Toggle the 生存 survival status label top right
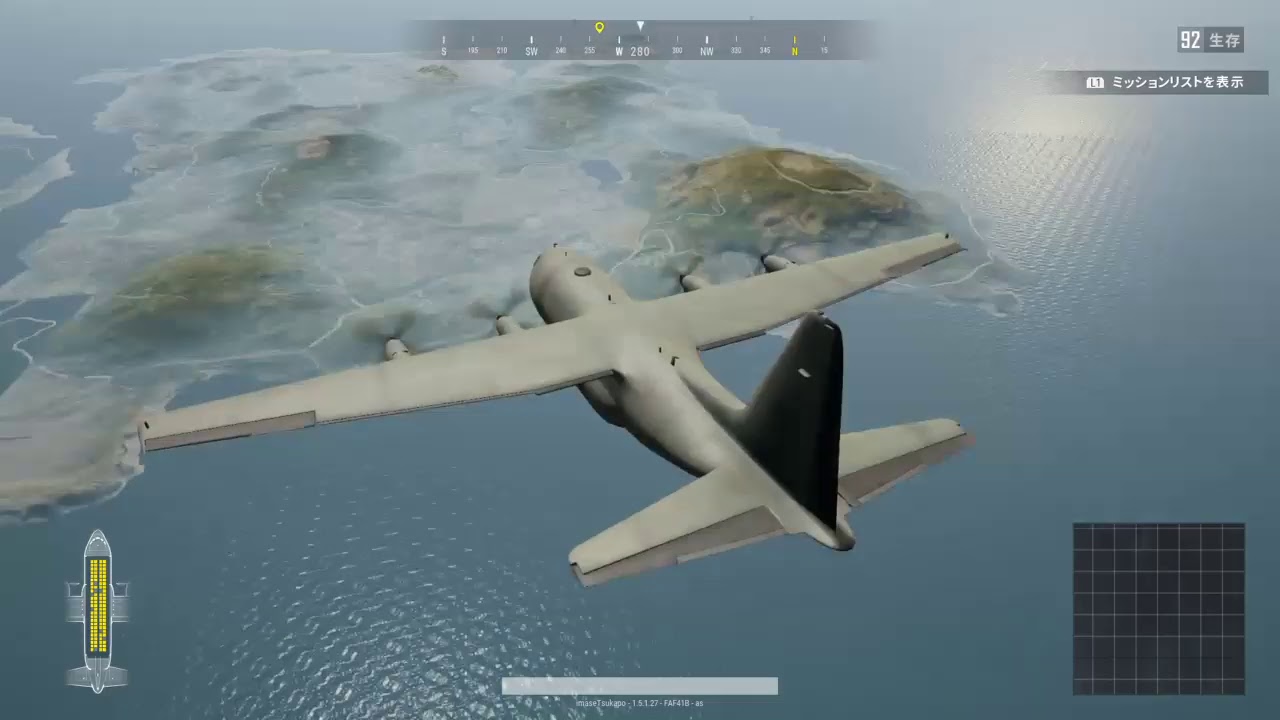Viewport: 1280px width, 720px height. click(x=1225, y=40)
